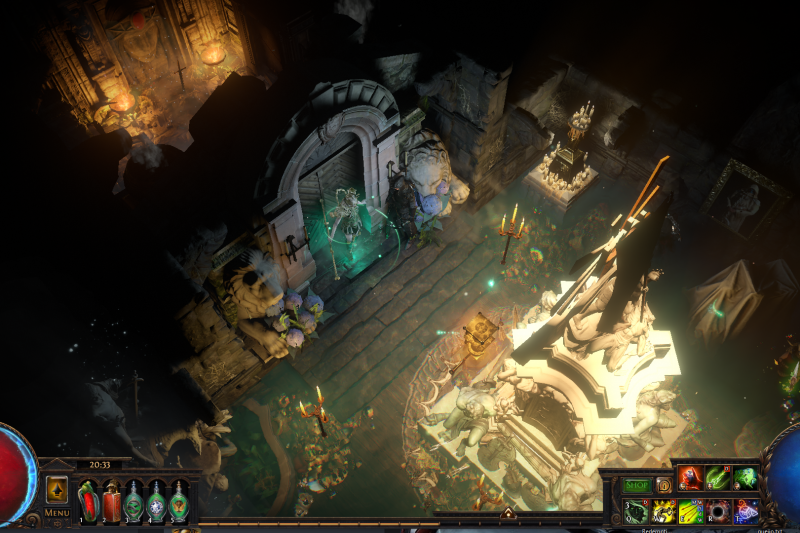Image resolution: width=800 pixels, height=533 pixels.
Task: Use the green winged-emblem flask
Action: [x=179, y=501]
